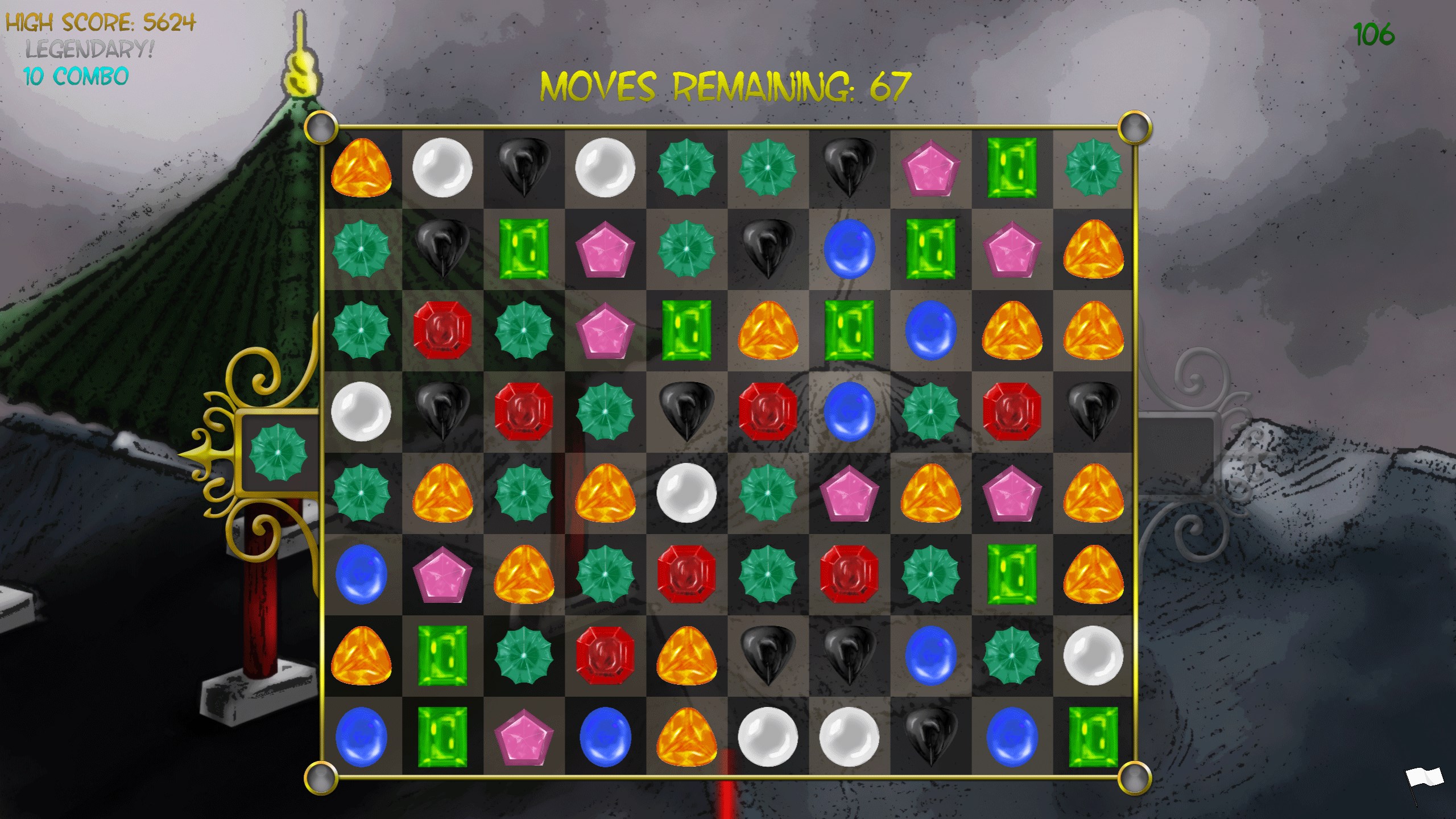Choose the red gem between black and blue gems
This screenshot has height=819, width=1456.
tap(768, 412)
